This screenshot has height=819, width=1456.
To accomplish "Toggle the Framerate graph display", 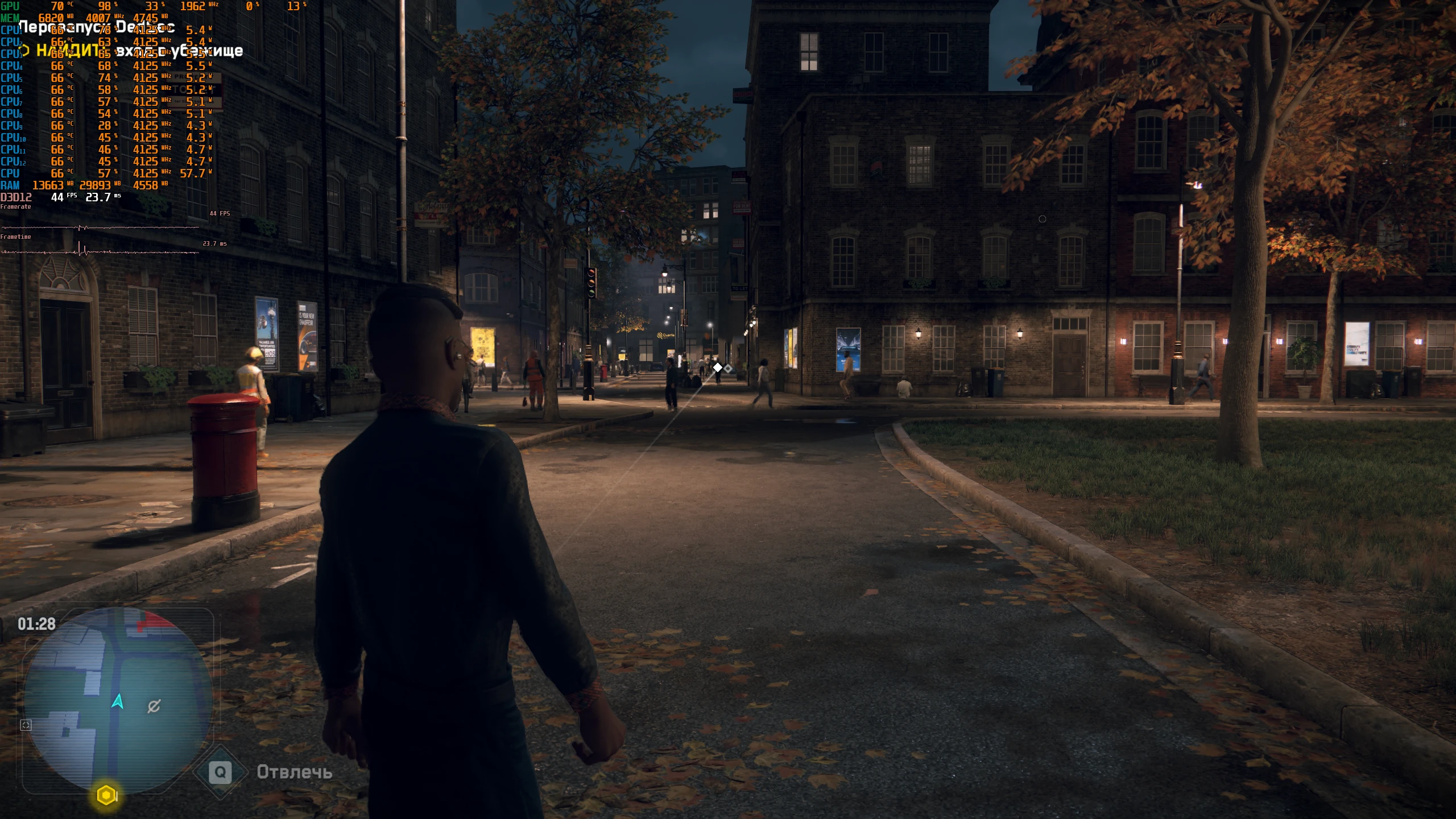I will [x=17, y=206].
